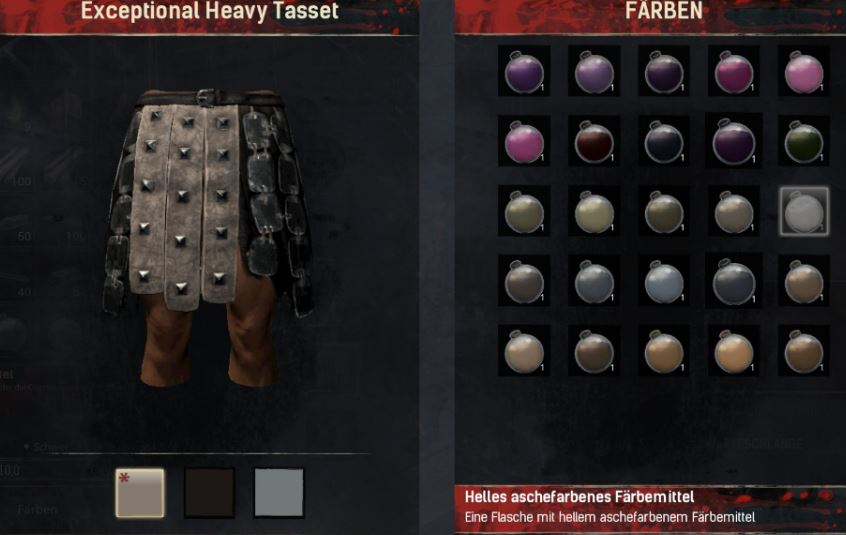The image size is (846, 535).
Task: Choose the pale yellow dye flask
Action: [x=594, y=213]
